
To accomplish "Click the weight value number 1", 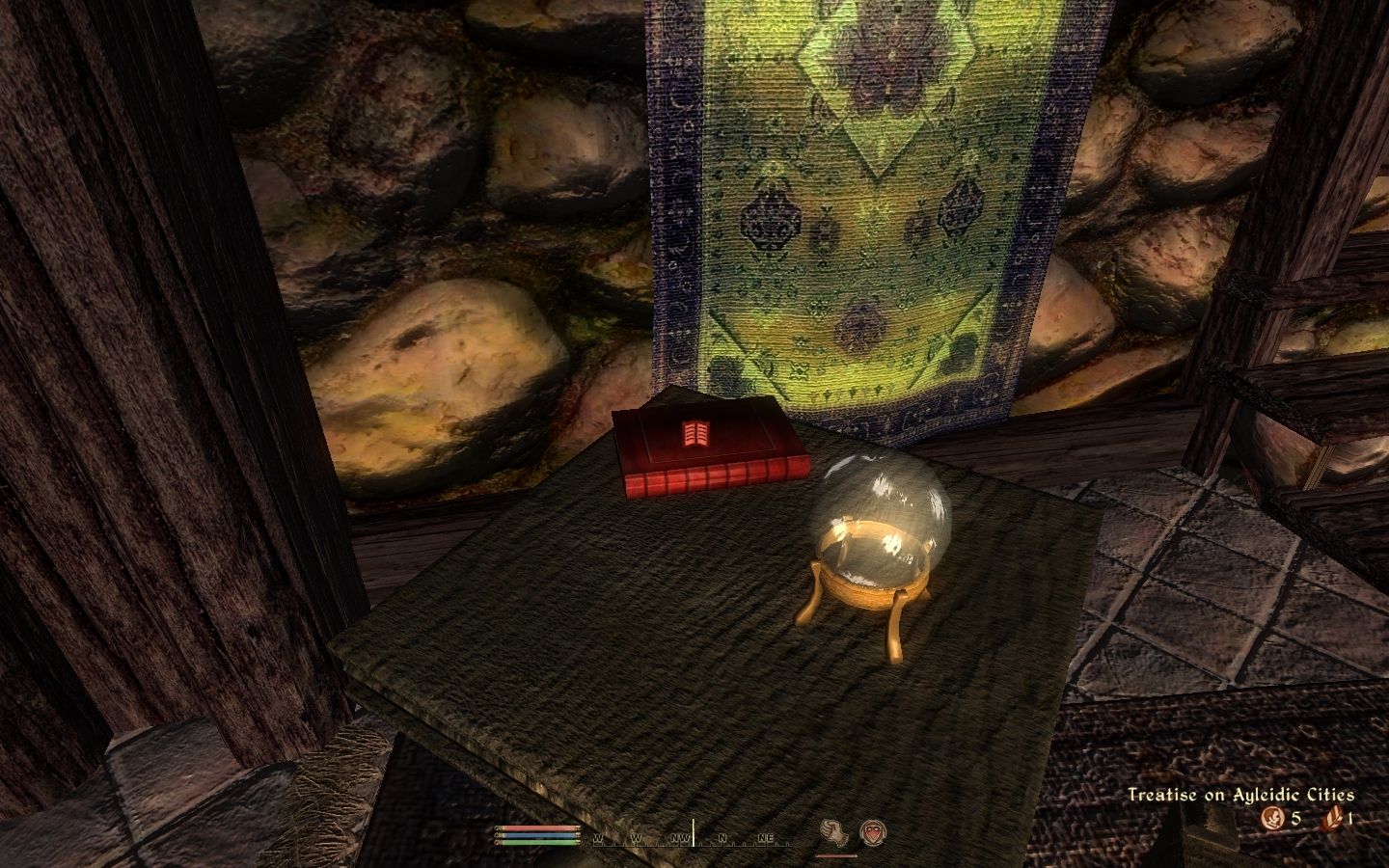I will click(1350, 818).
